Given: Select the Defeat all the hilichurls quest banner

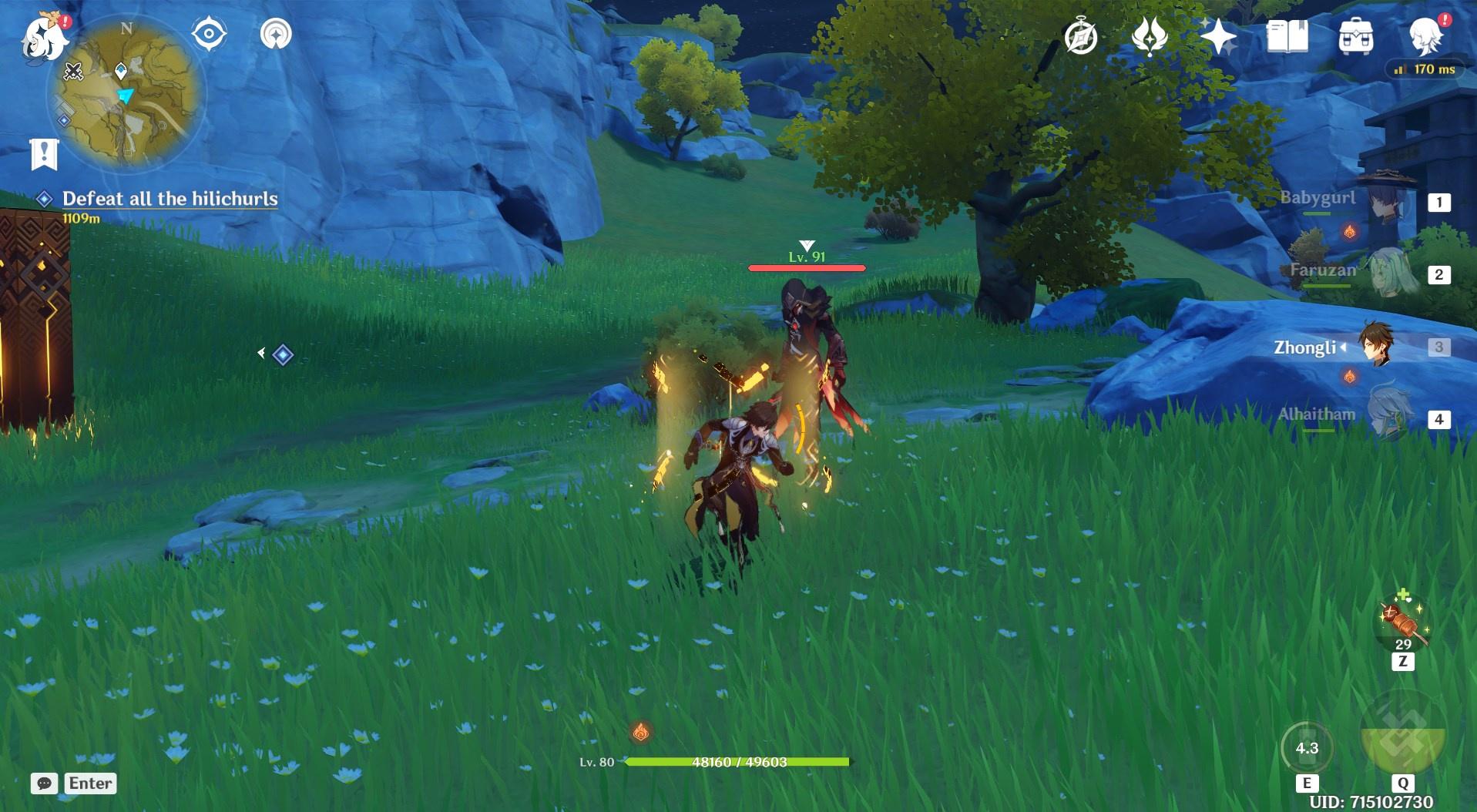Looking at the screenshot, I should [171, 199].
